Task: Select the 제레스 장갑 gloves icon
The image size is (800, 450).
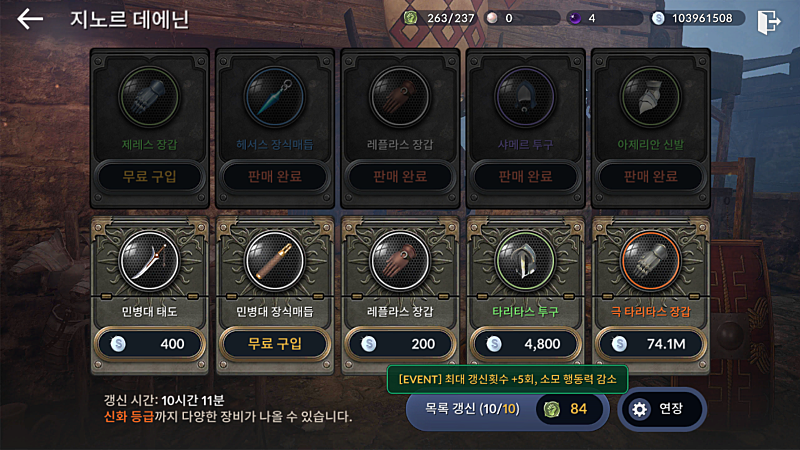Action: click(150, 97)
